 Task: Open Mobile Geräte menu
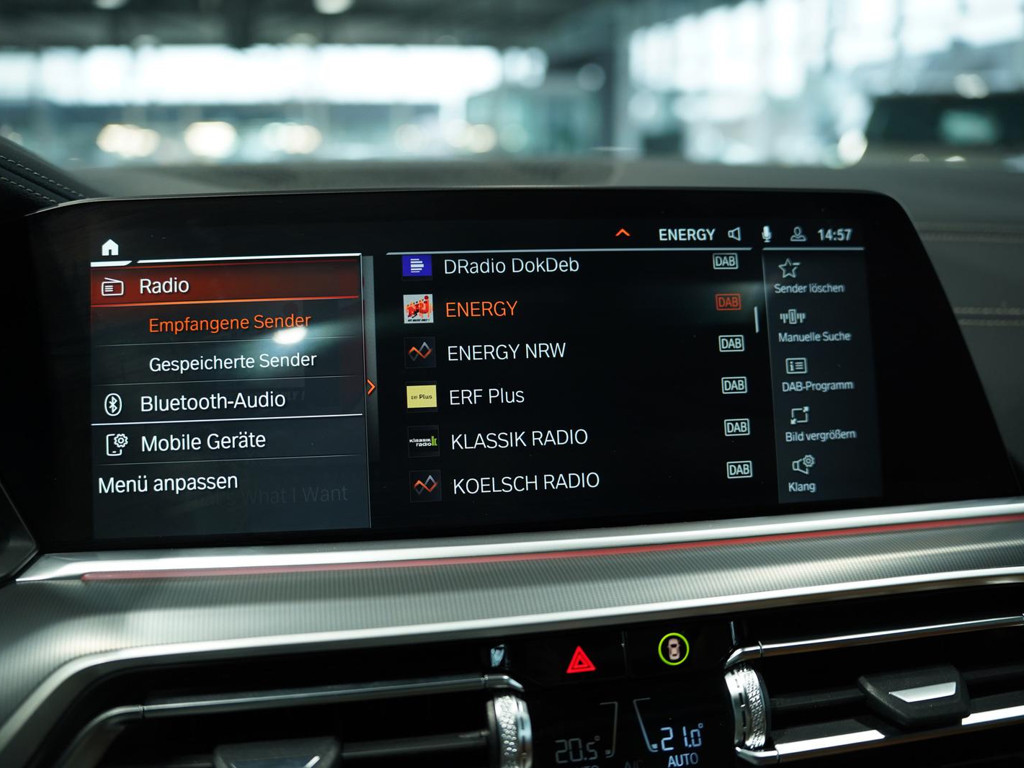click(x=203, y=442)
